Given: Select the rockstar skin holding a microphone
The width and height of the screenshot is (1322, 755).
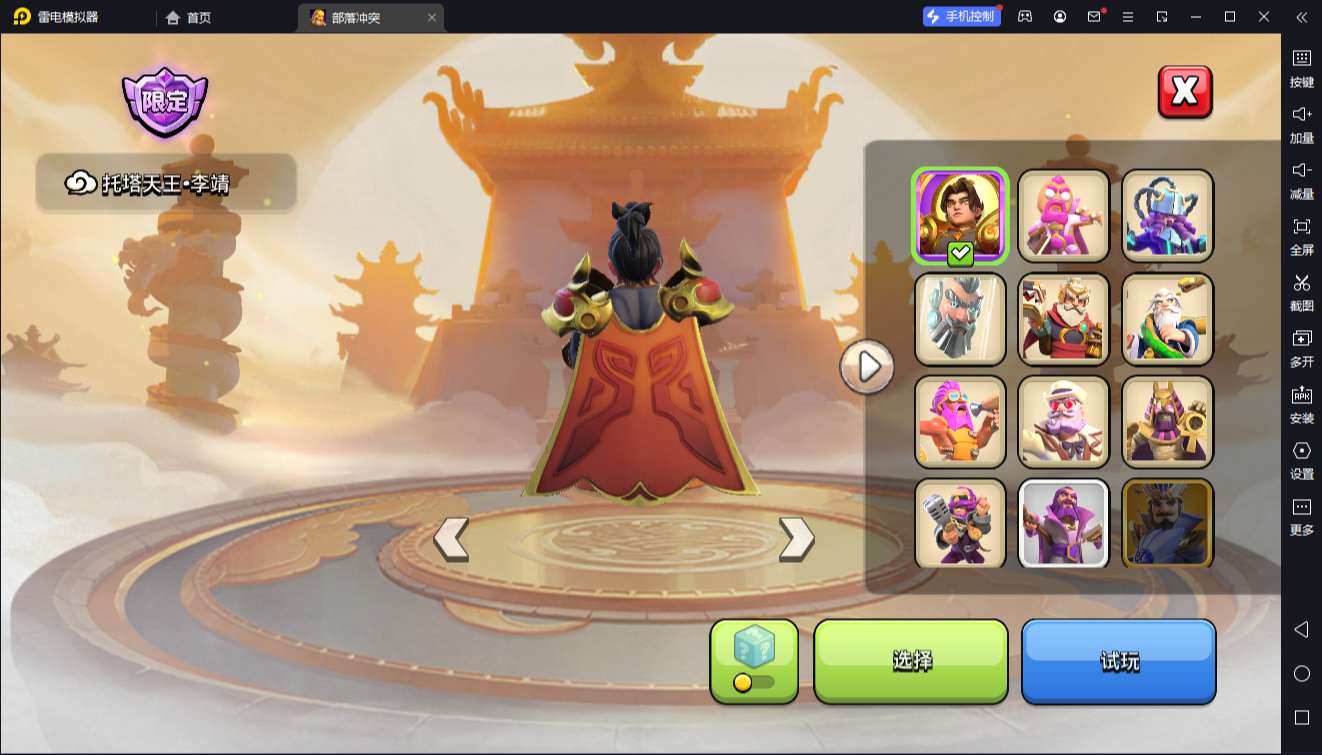Looking at the screenshot, I should pos(960,523).
